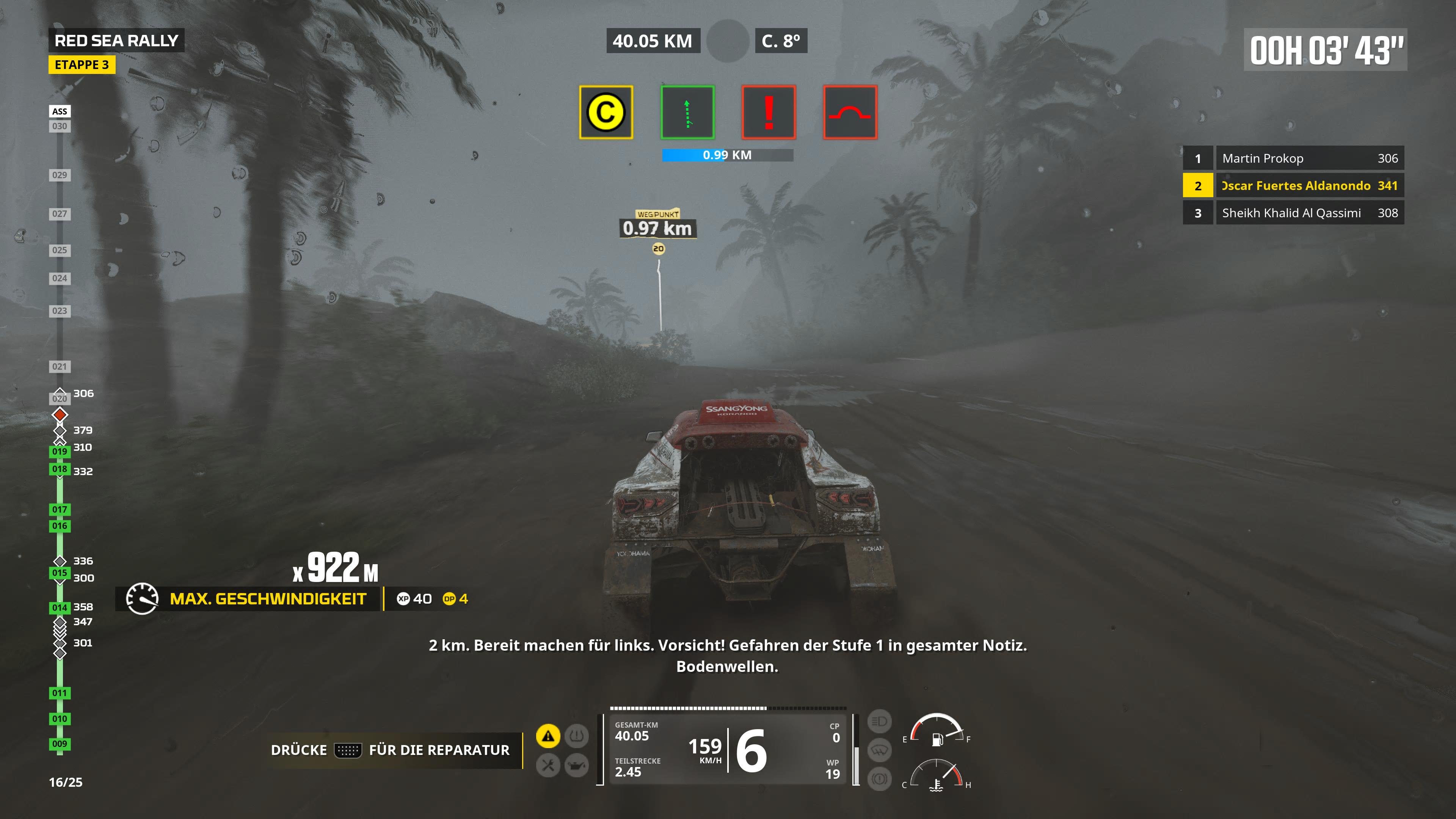
Task: Toggle the handbrake warning indicator
Action: tap(880, 778)
